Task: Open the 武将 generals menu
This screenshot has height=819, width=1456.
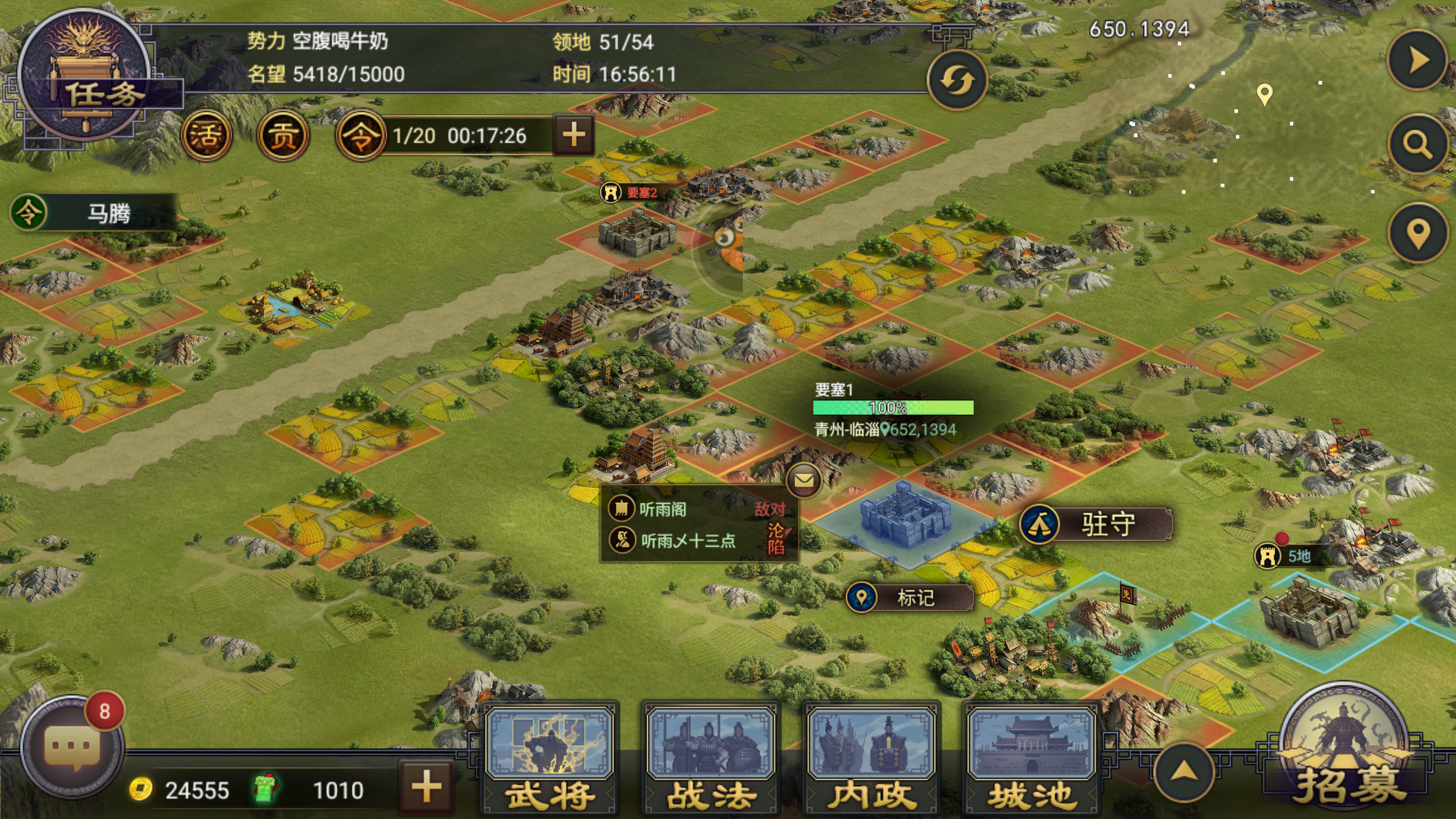Action: click(x=550, y=759)
